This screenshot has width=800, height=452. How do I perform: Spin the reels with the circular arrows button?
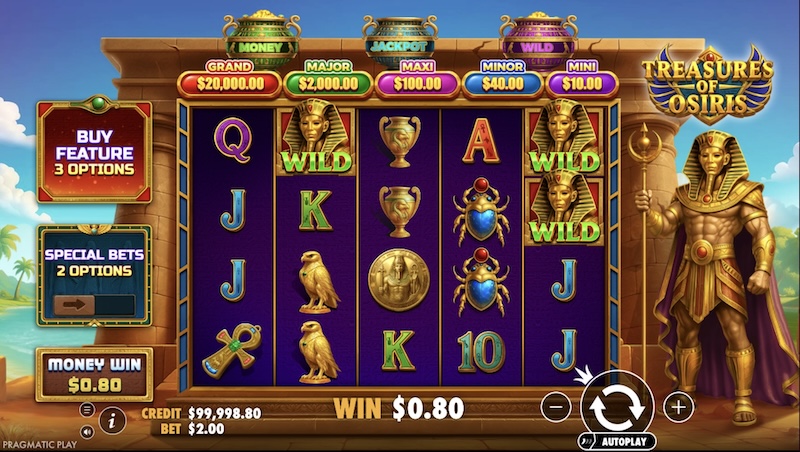617,407
